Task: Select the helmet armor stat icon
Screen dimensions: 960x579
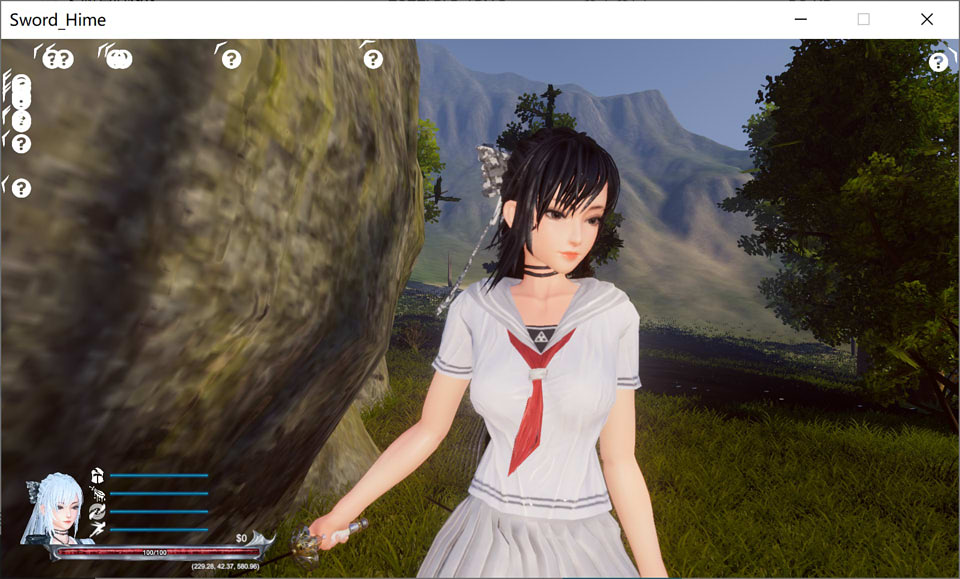Action: tap(97, 475)
